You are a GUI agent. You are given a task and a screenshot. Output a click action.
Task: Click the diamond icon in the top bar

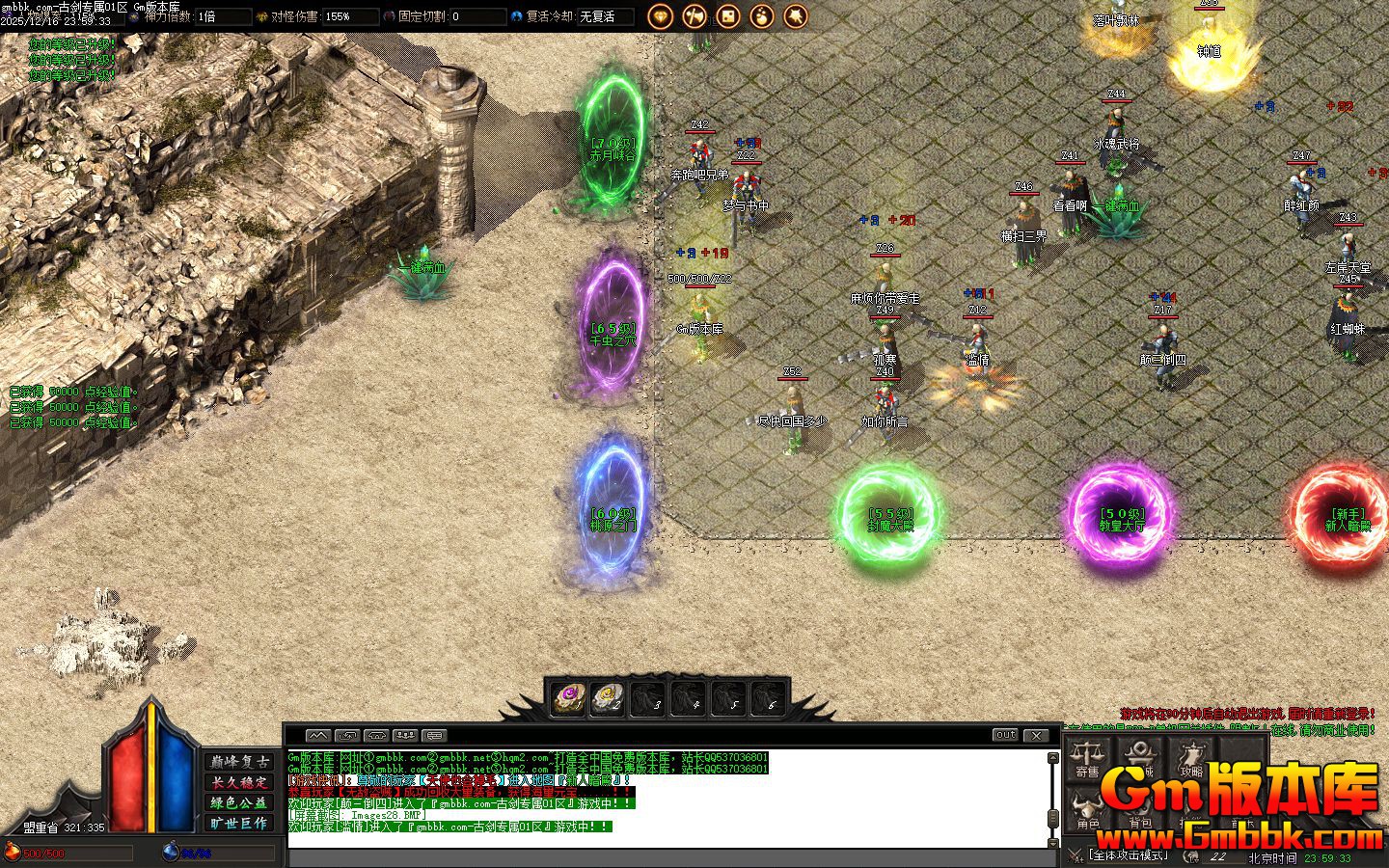tap(661, 15)
